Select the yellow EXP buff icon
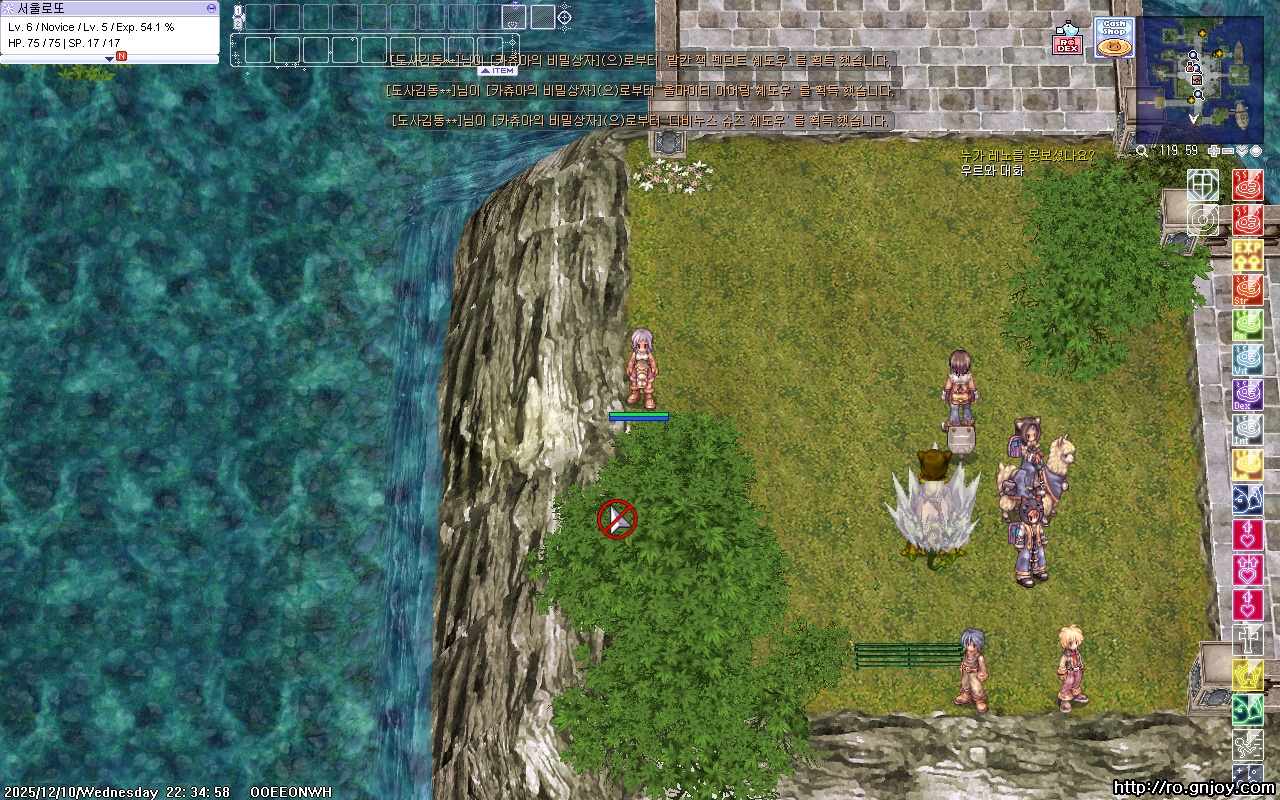The height and width of the screenshot is (800, 1280). coord(1247,254)
